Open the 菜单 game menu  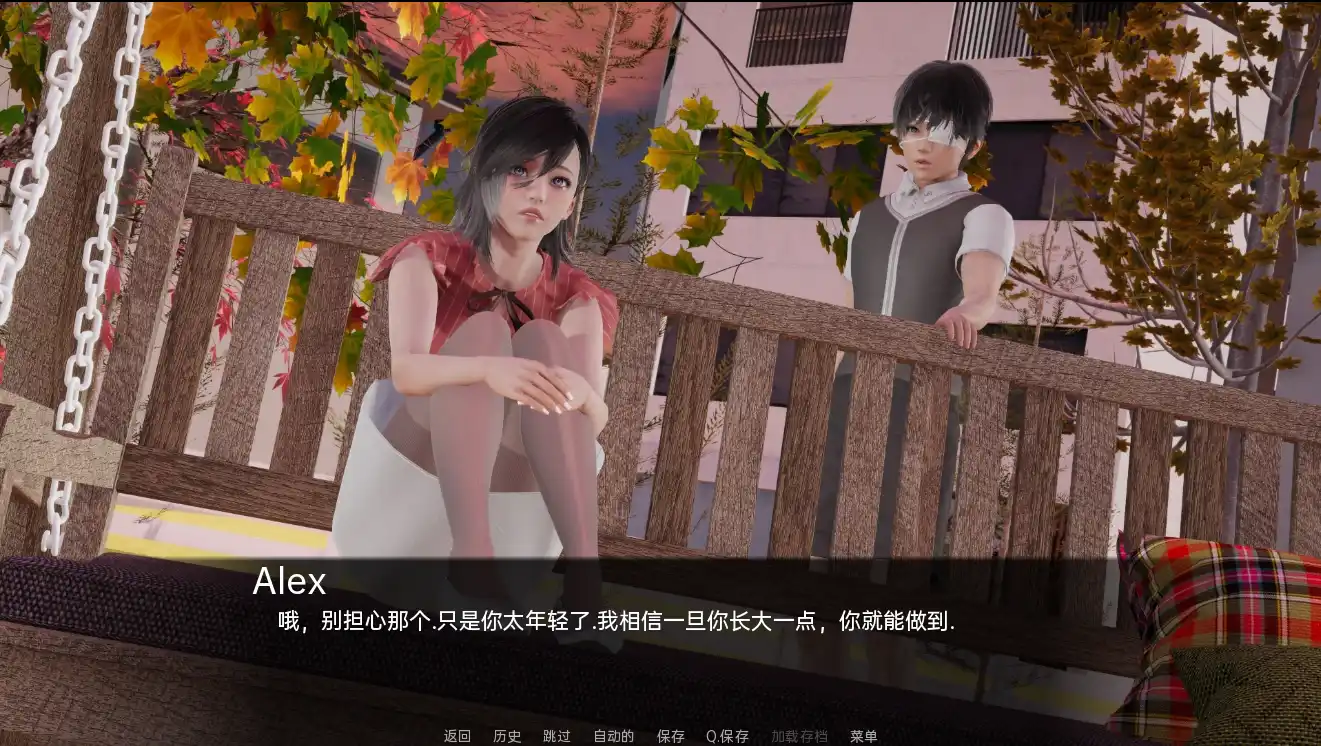(x=862, y=736)
